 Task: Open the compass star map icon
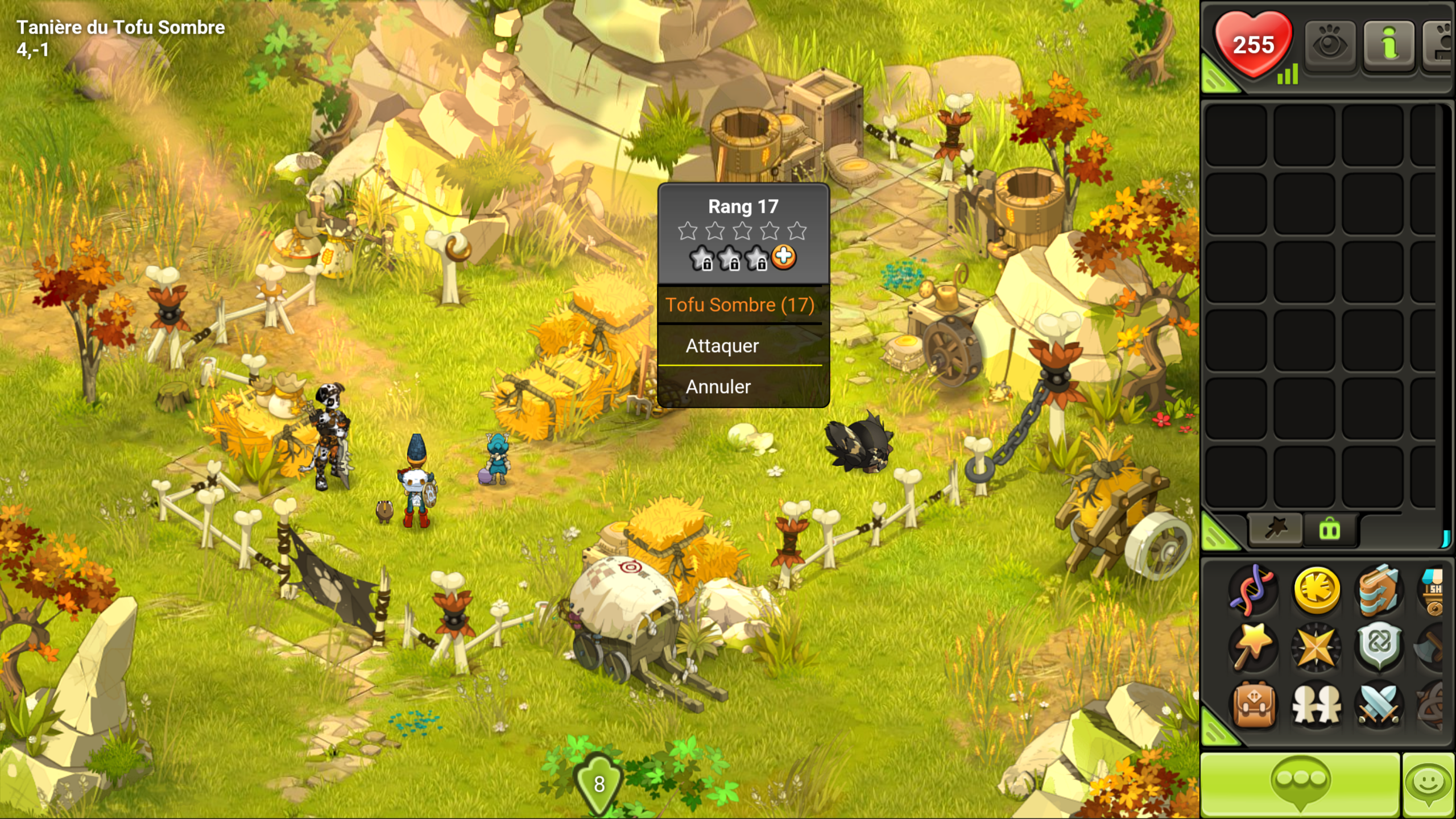click(1316, 647)
